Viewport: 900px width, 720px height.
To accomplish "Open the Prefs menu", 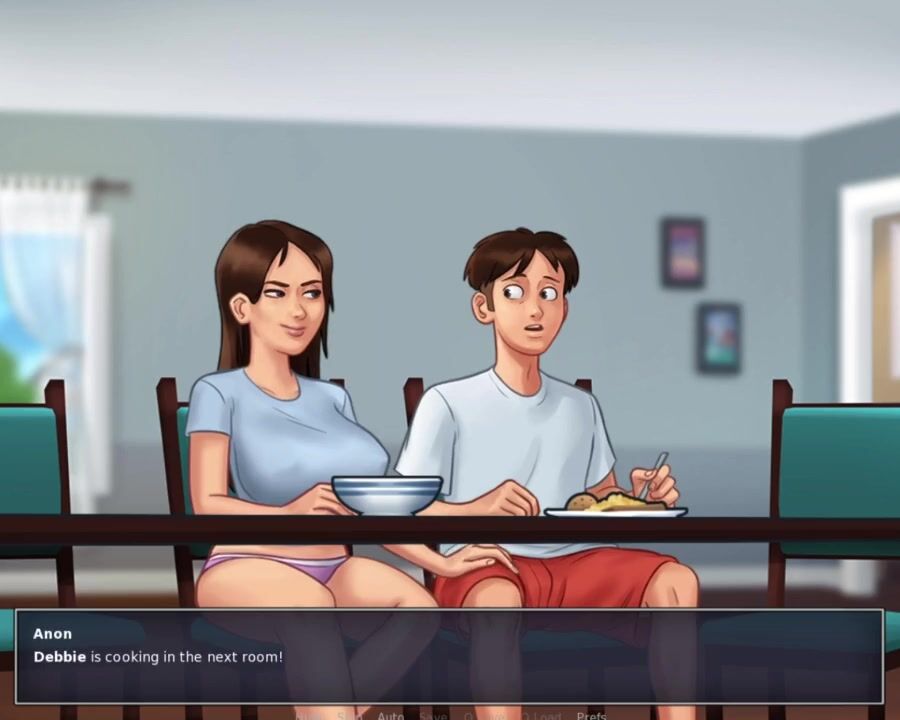I will point(591,716).
